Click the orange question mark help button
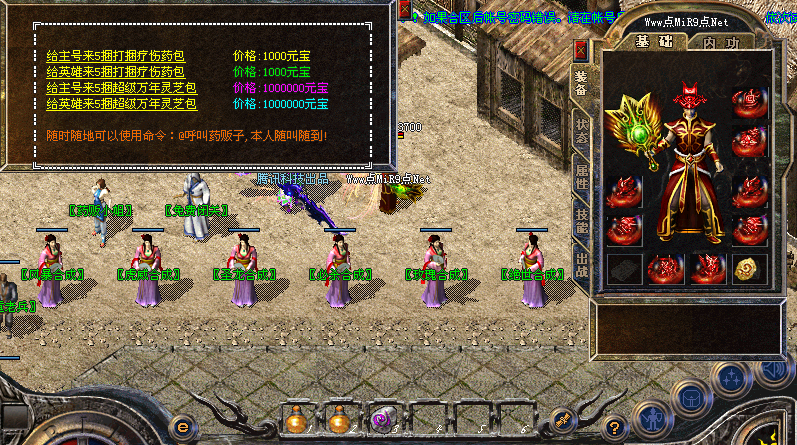 [x=616, y=425]
